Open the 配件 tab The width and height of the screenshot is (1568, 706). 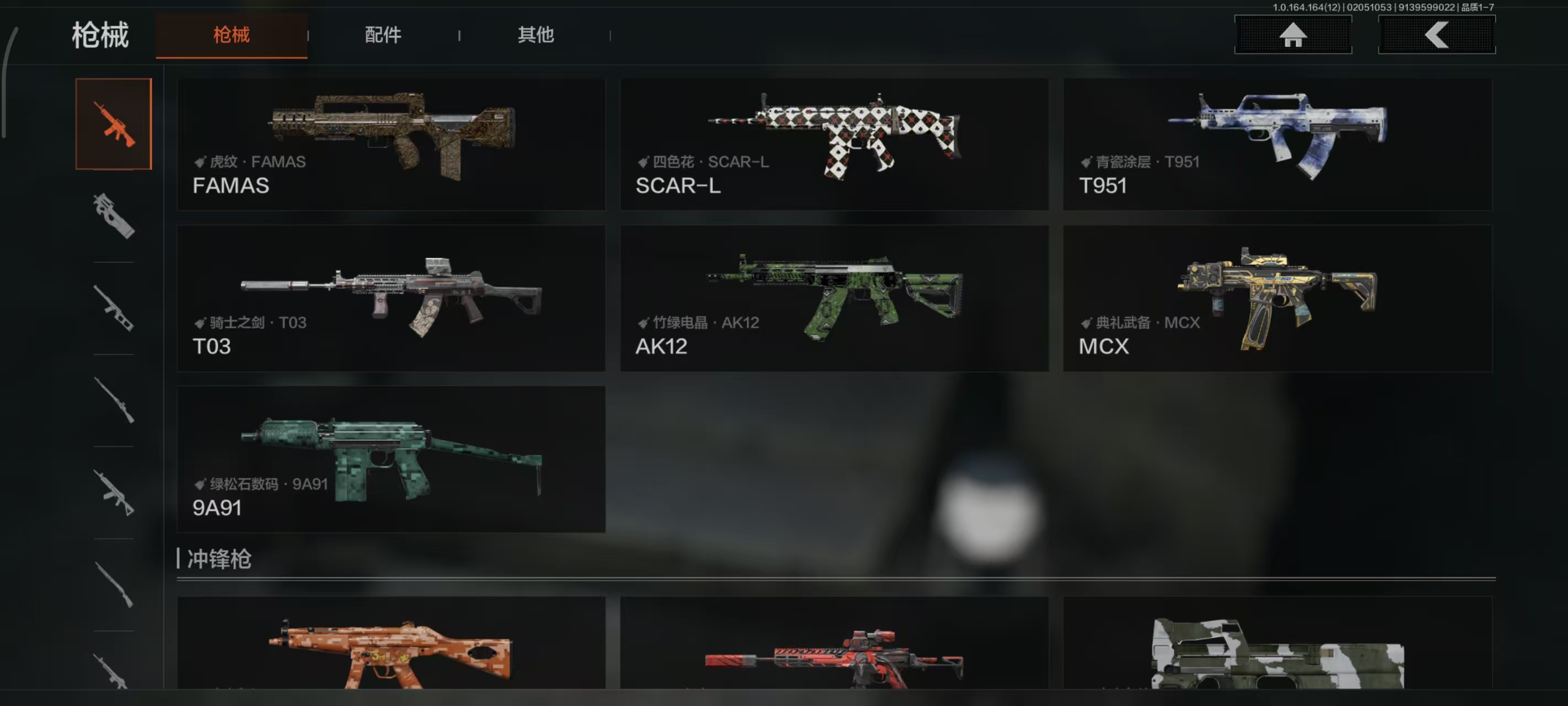tap(383, 35)
